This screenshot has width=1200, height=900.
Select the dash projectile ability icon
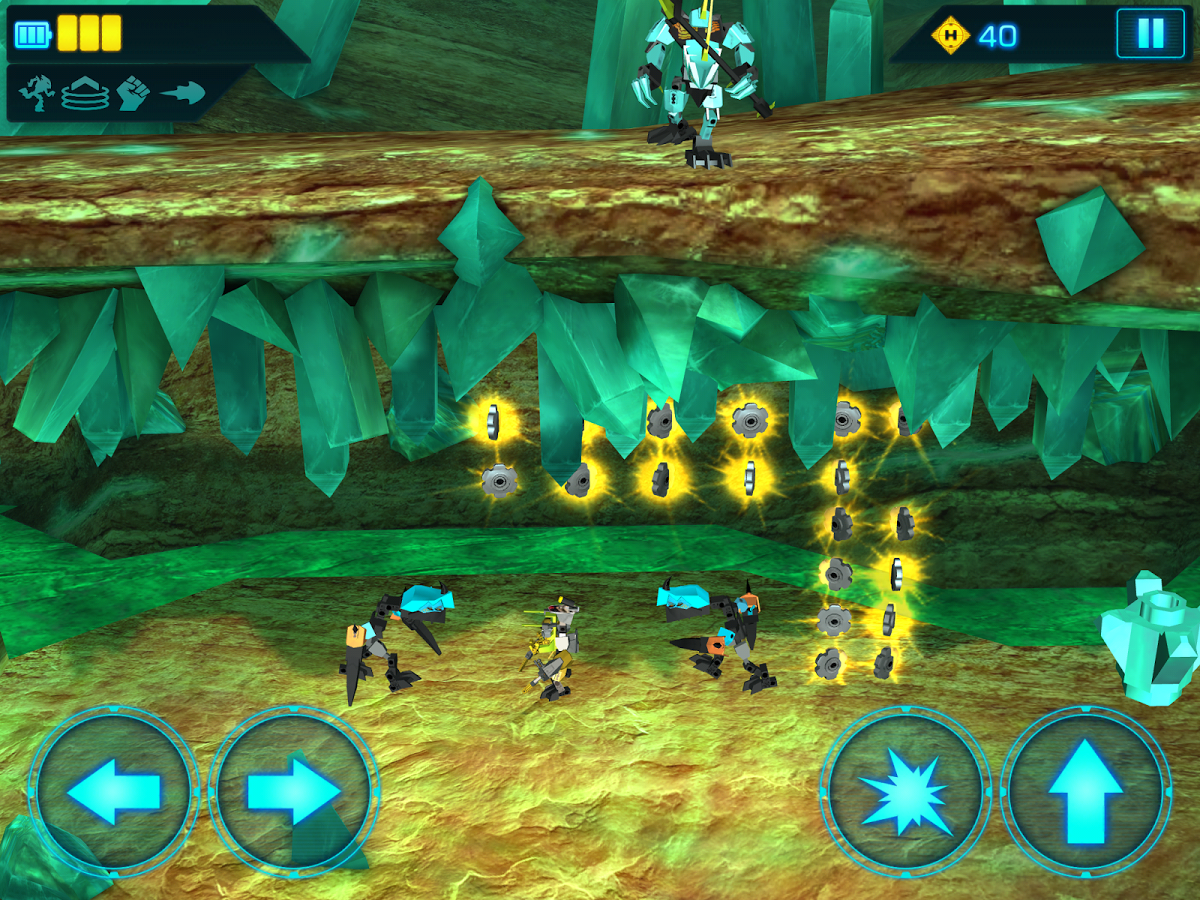tap(183, 94)
